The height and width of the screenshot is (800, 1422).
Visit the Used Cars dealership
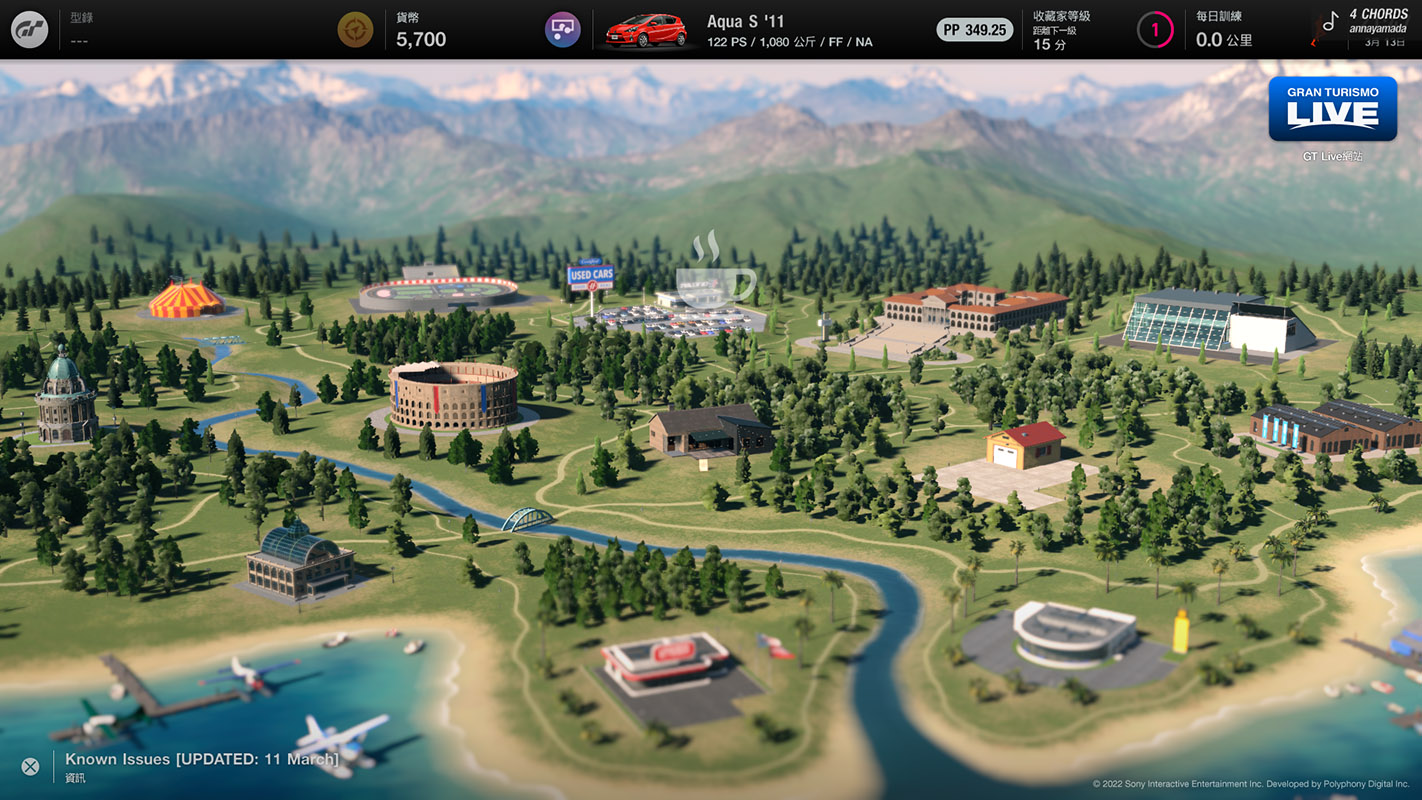(590, 276)
